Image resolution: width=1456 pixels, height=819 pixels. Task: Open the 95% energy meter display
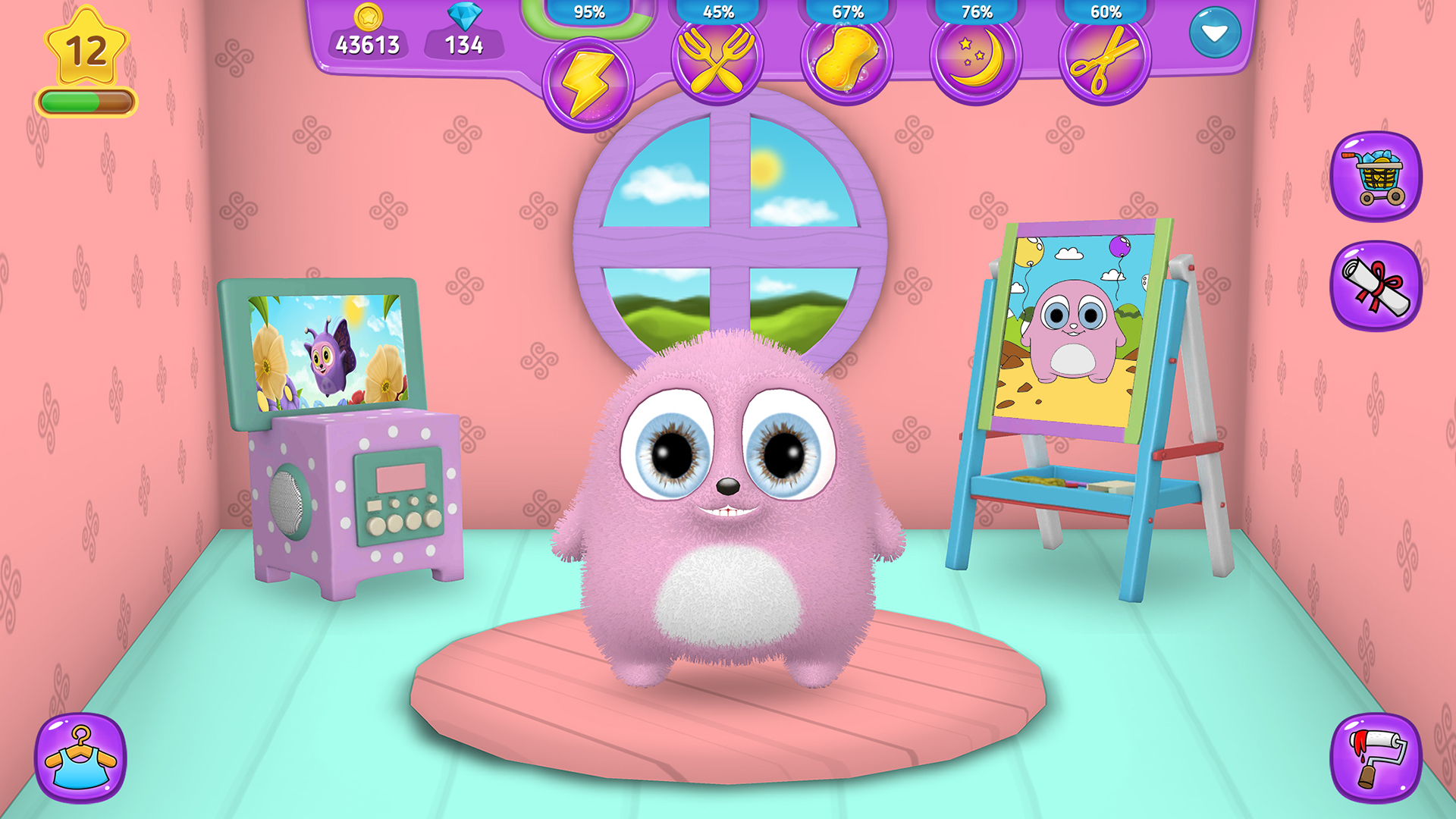pyautogui.click(x=588, y=11)
